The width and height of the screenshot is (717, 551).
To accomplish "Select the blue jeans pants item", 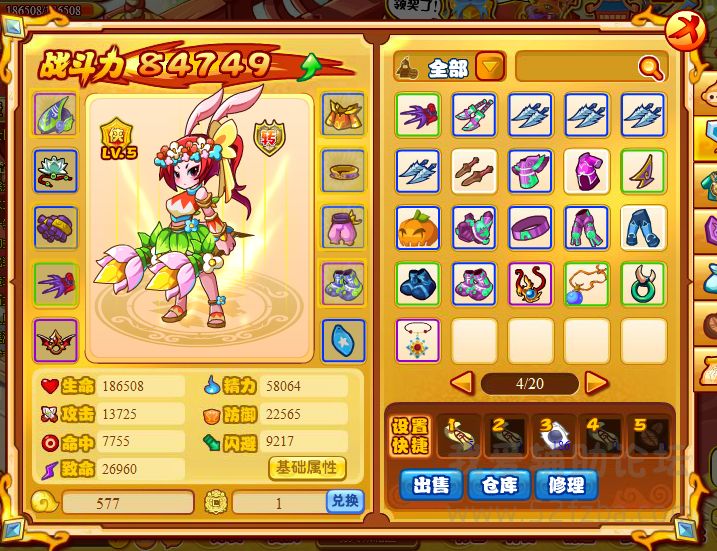I will 643,228.
